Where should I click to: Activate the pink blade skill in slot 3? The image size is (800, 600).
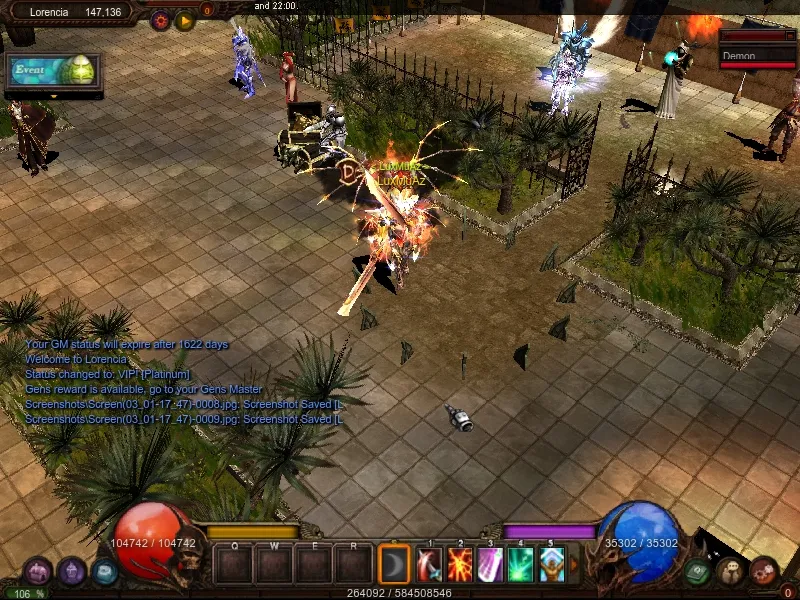[x=491, y=565]
